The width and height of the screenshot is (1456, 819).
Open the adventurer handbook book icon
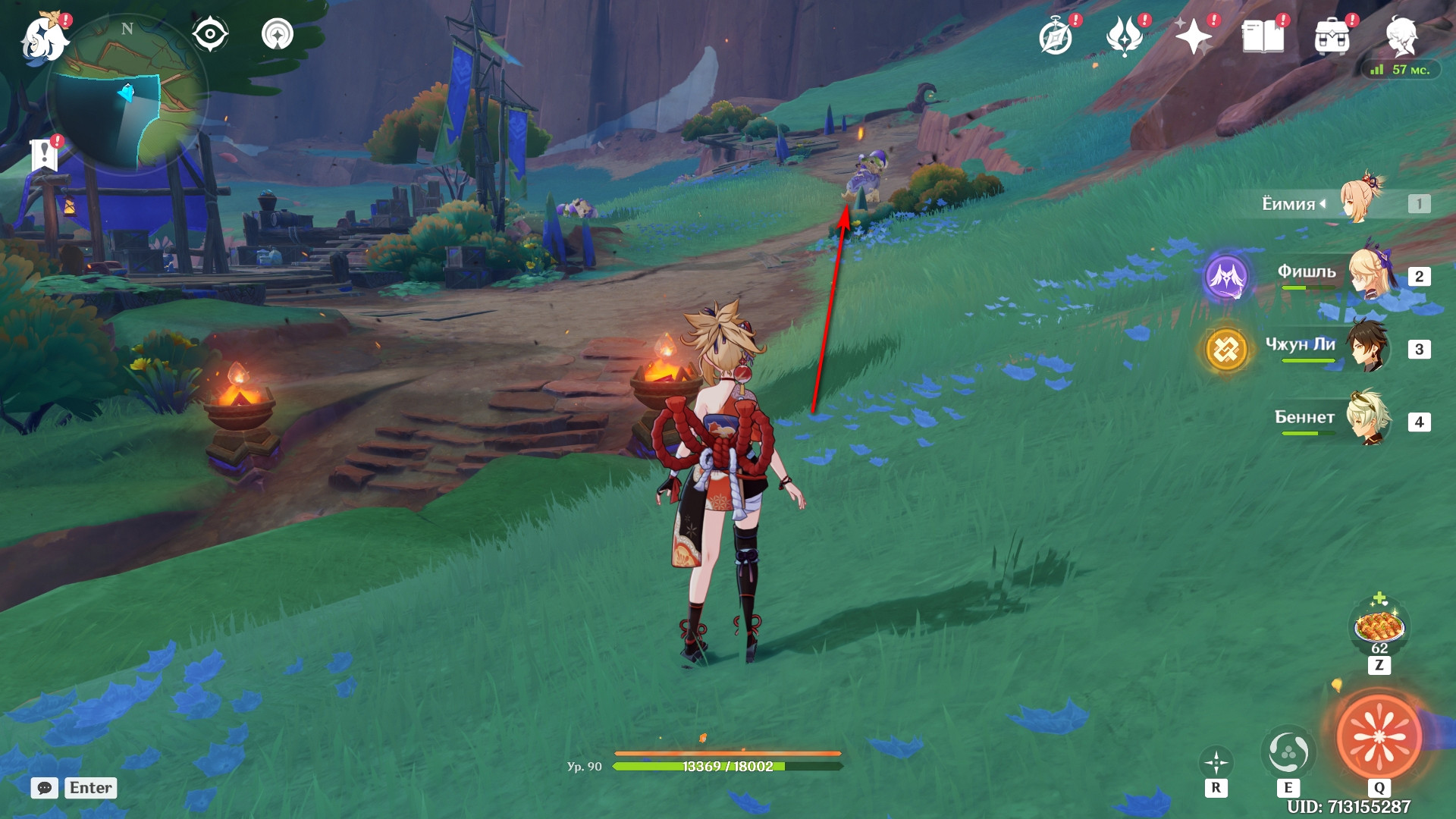(x=1263, y=36)
